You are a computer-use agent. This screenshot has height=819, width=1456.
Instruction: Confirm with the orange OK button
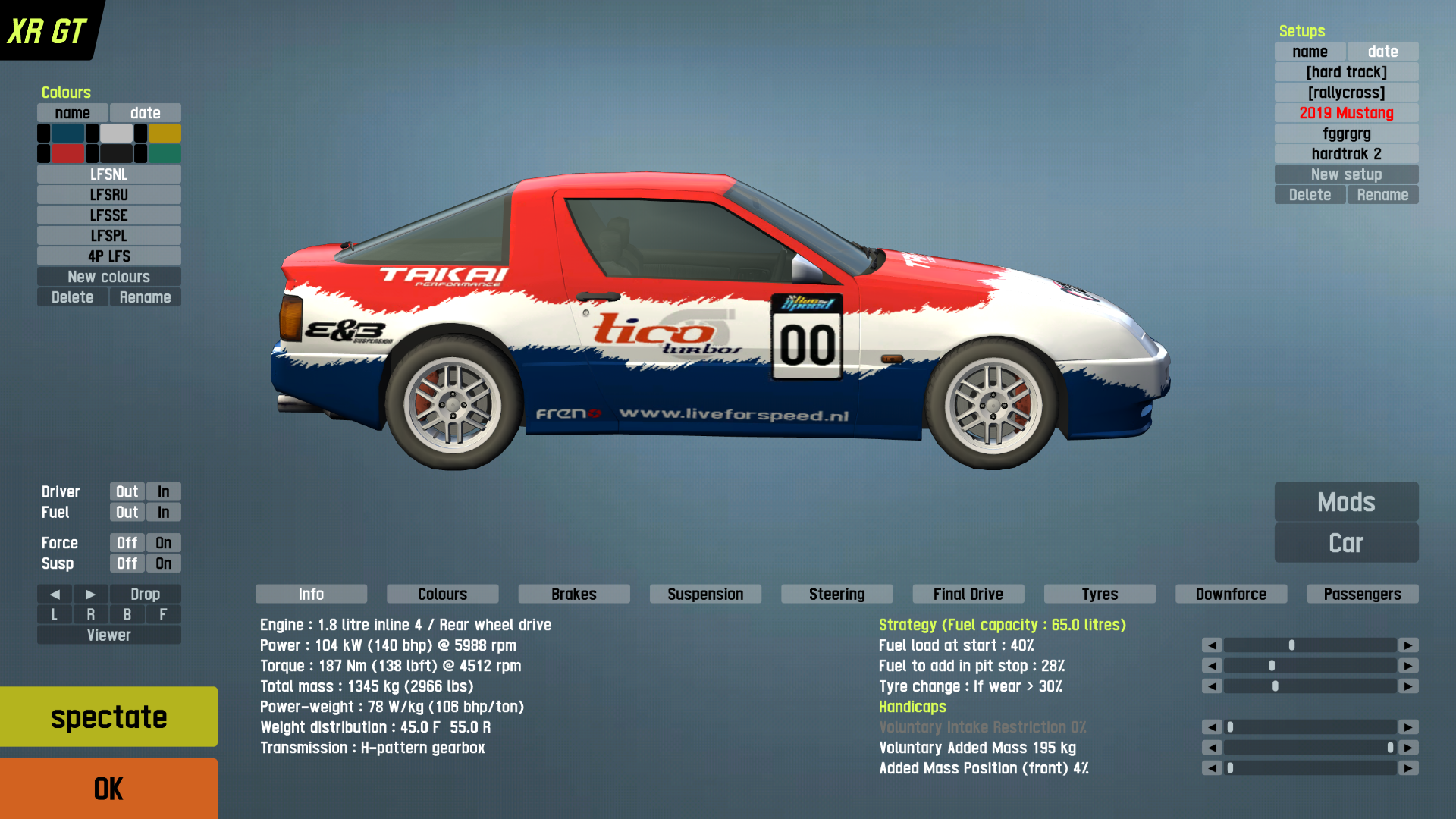click(x=108, y=789)
